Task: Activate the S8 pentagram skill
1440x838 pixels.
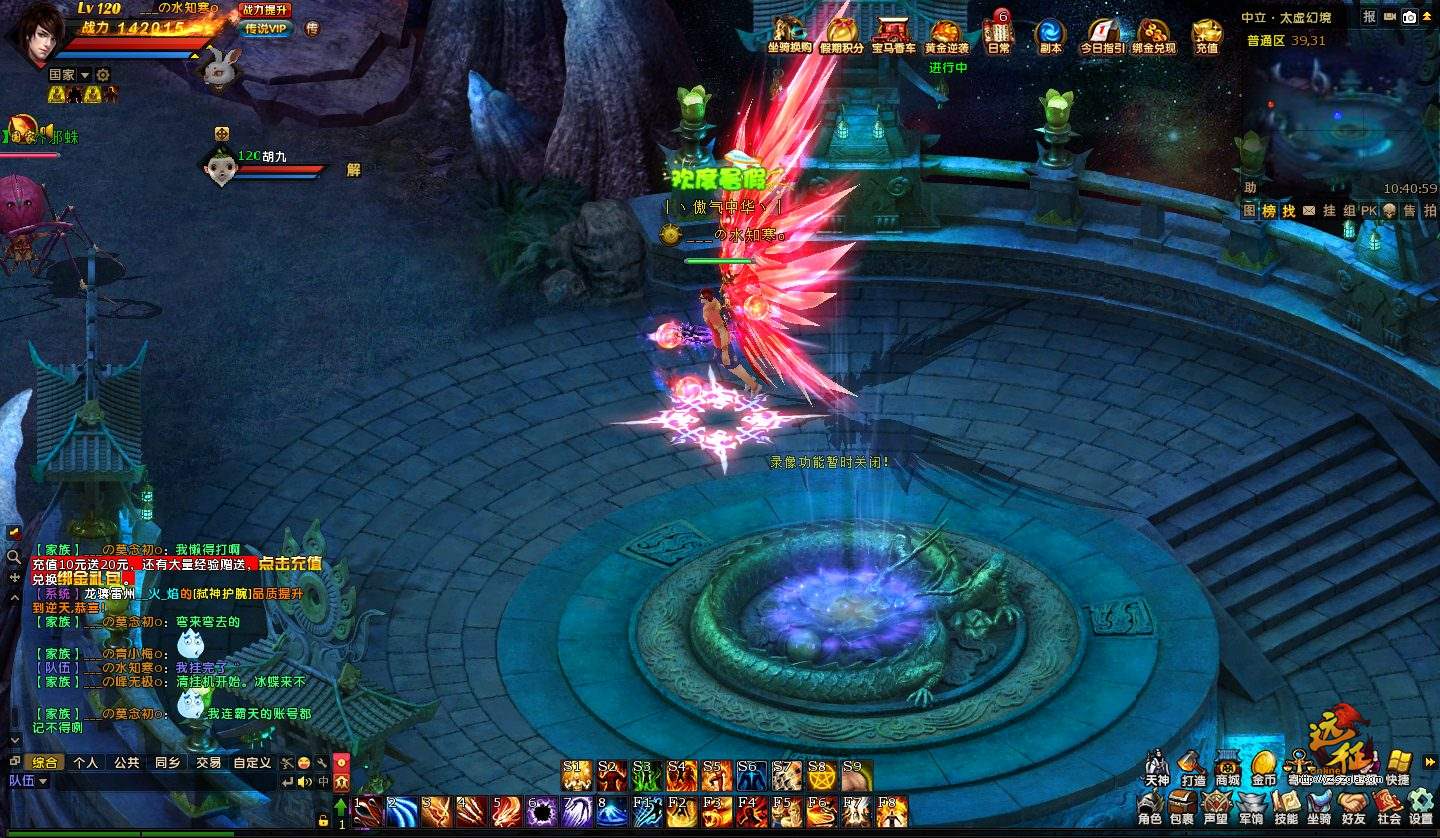Action: tap(822, 776)
